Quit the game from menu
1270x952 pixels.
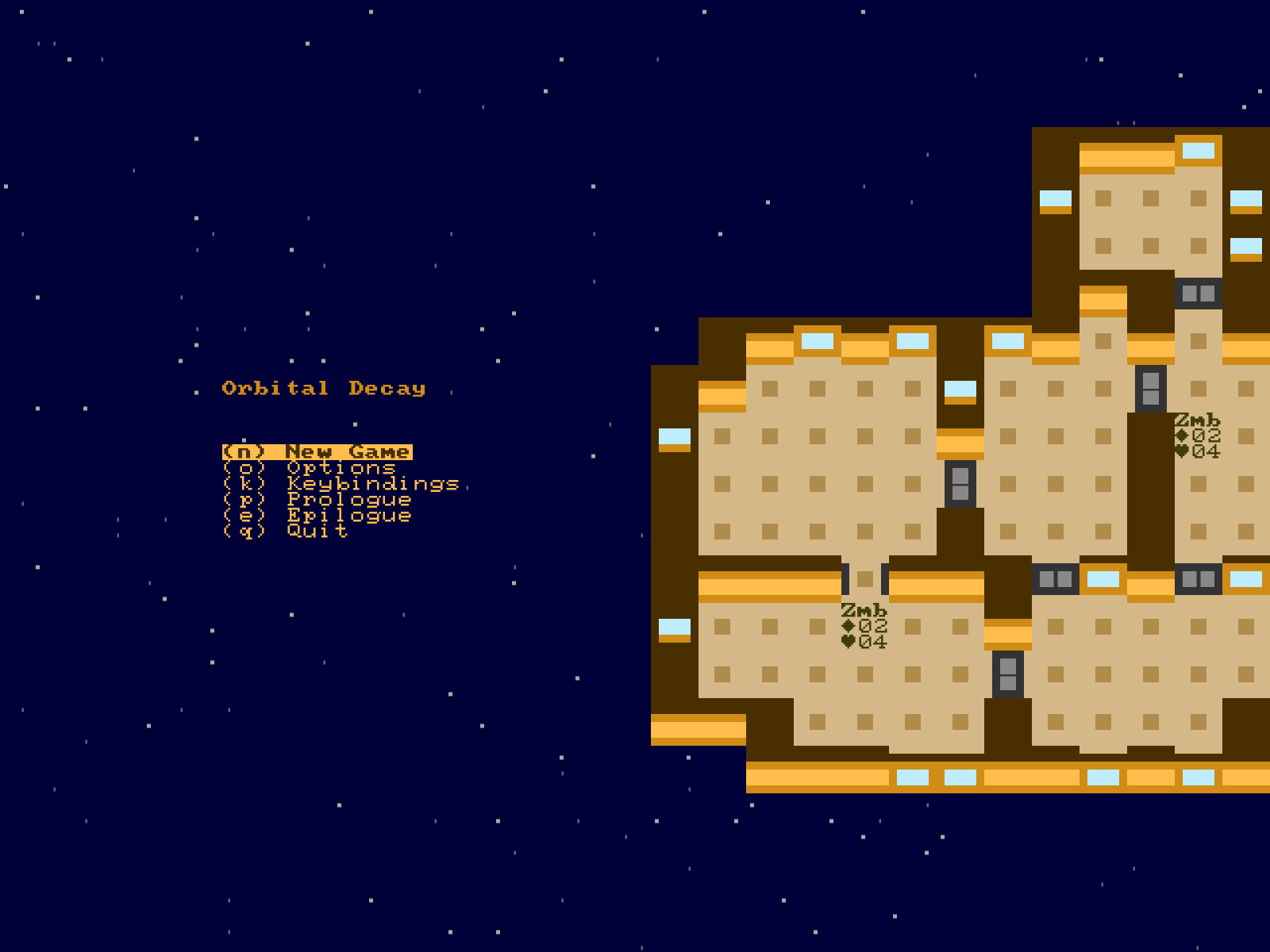[x=286, y=532]
